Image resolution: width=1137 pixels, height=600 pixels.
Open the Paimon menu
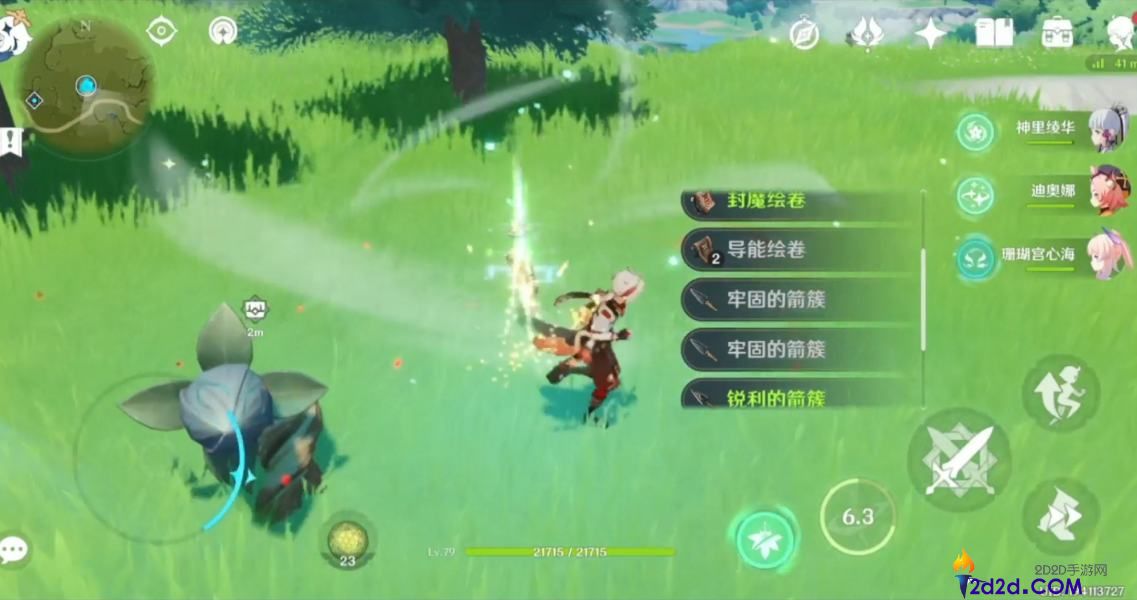click(14, 34)
